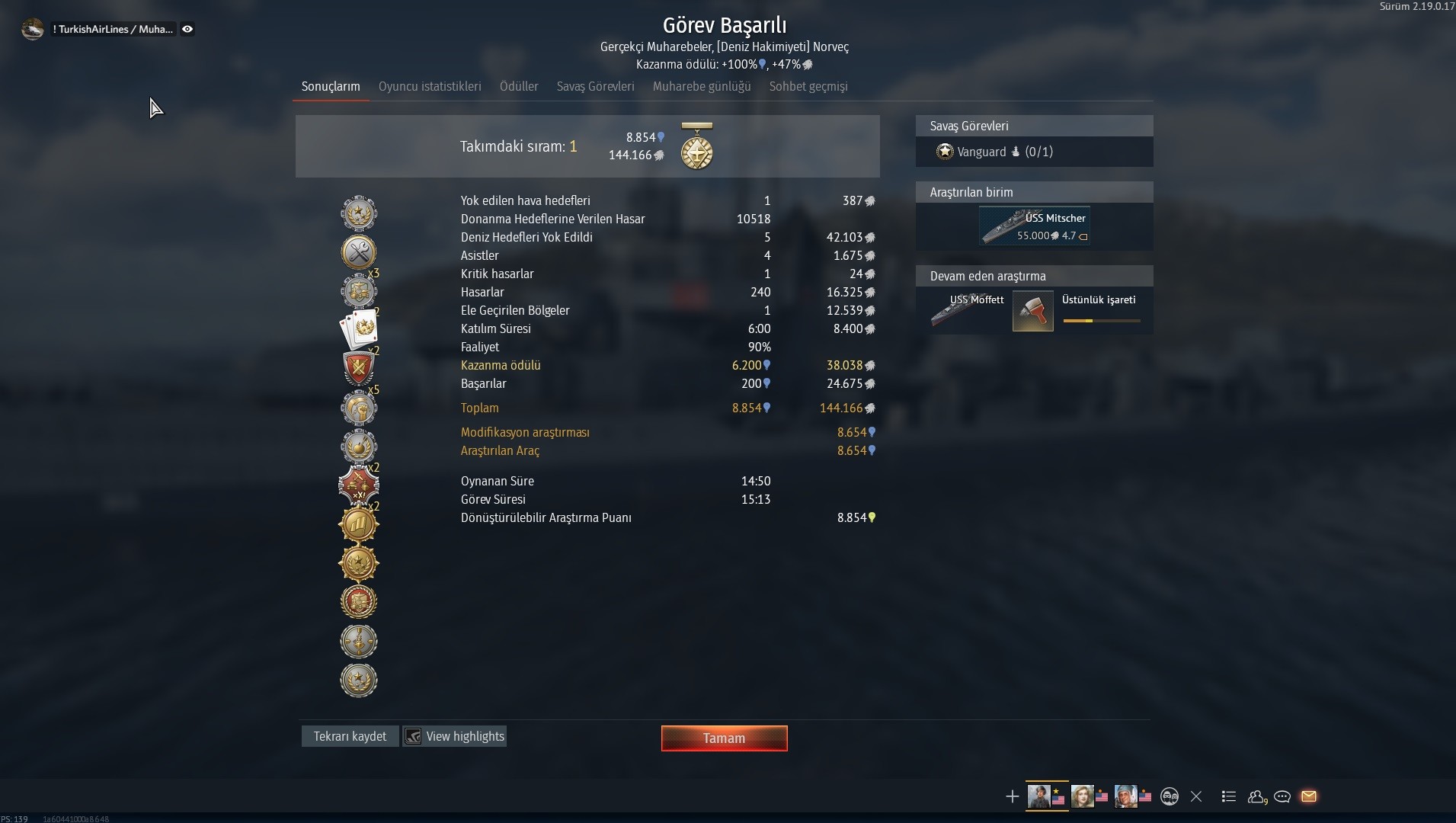Select the USS Mitscher researched unit
The height and width of the screenshot is (823, 1456).
tap(1034, 226)
